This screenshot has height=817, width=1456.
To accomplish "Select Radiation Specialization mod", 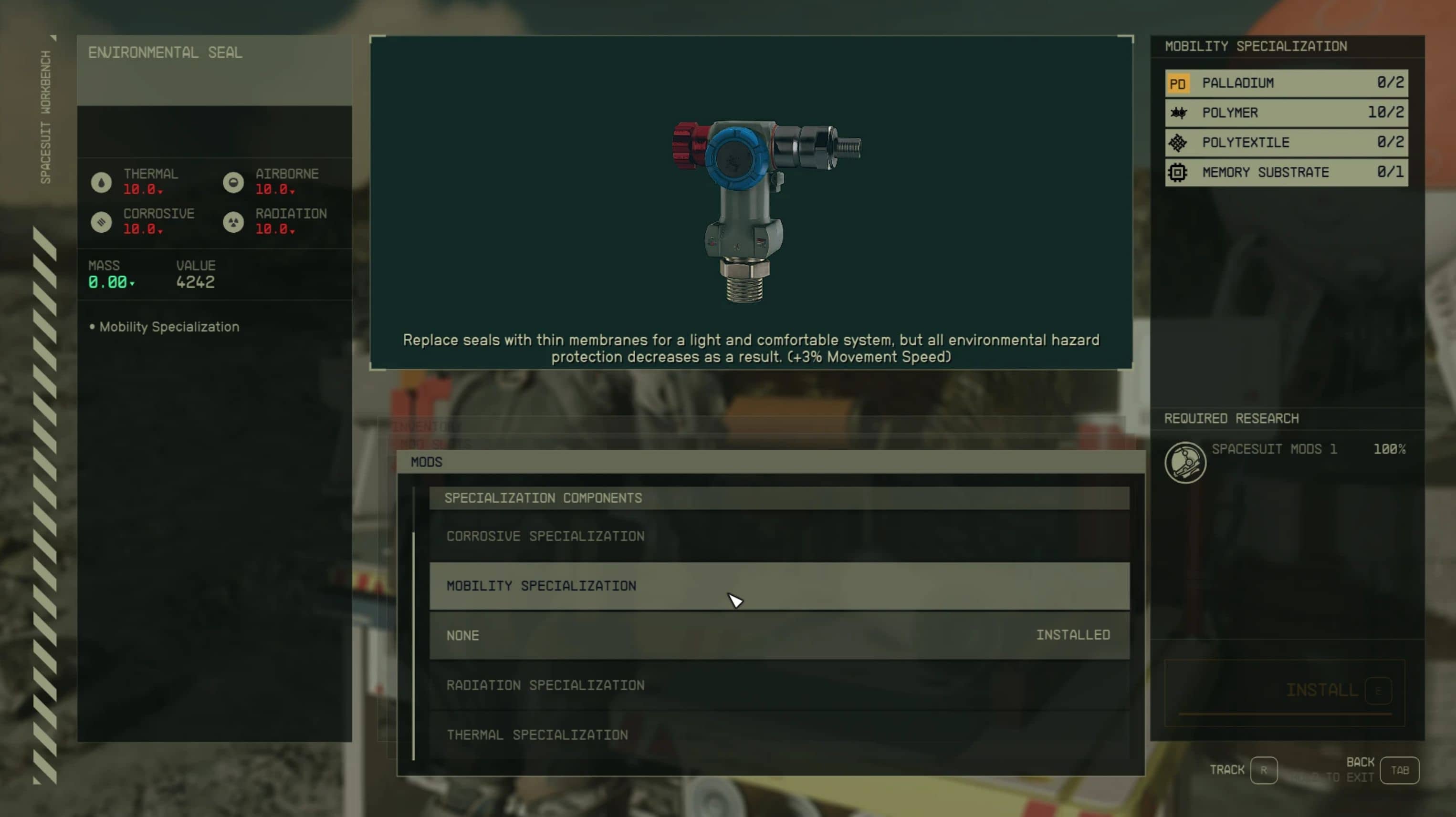I will pos(779,685).
